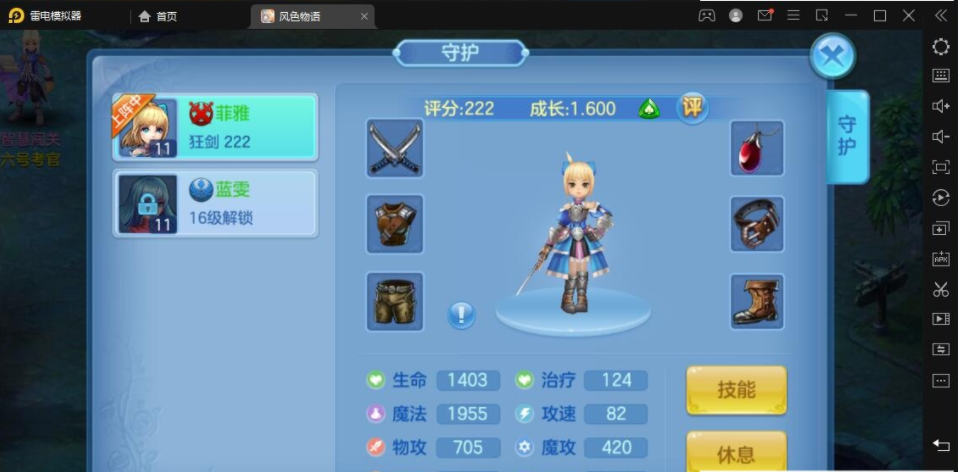Close the 守护 guardian panel
Viewport: 958px width, 472px height.
click(831, 56)
